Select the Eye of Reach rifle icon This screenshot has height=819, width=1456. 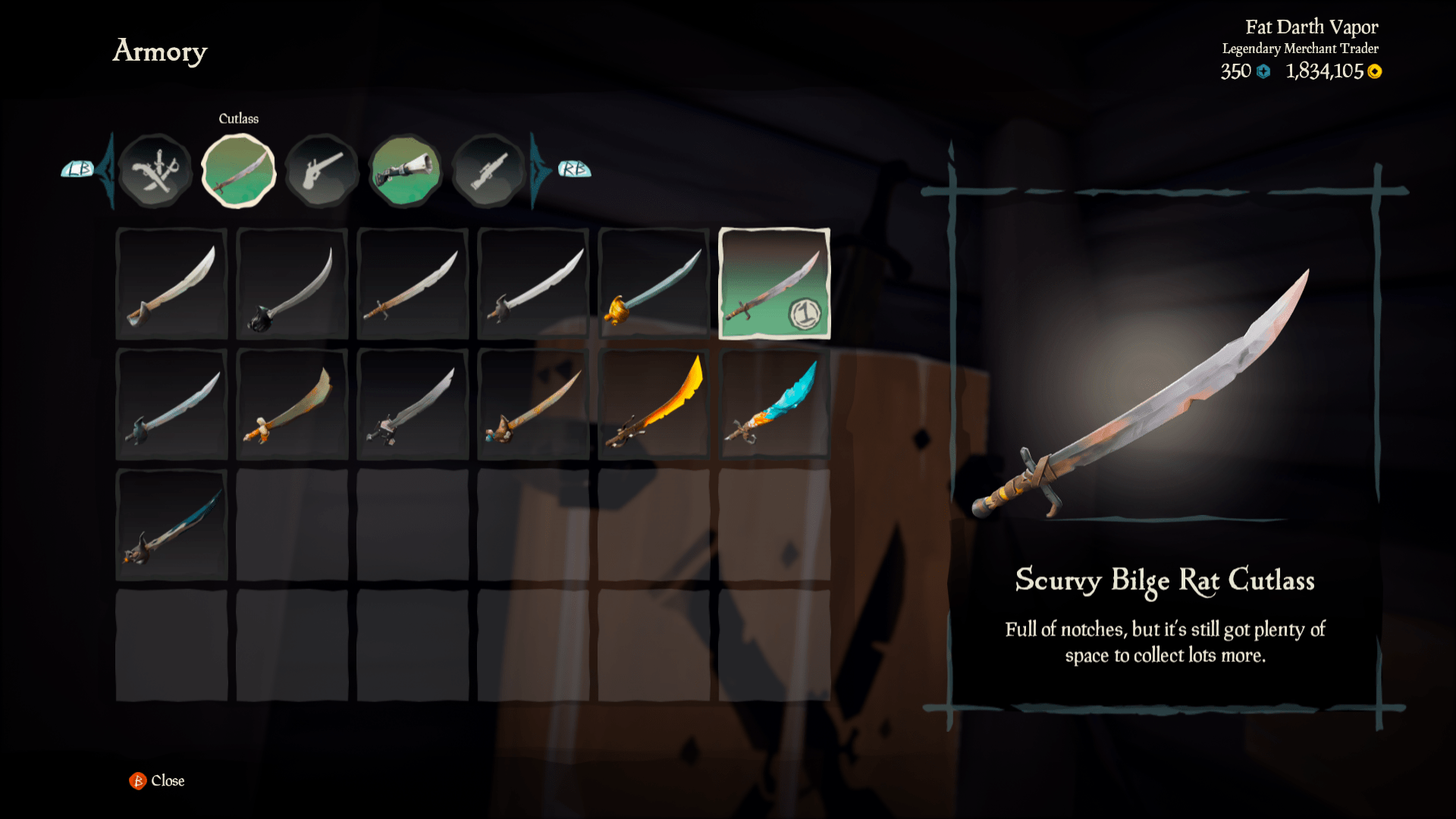(488, 170)
